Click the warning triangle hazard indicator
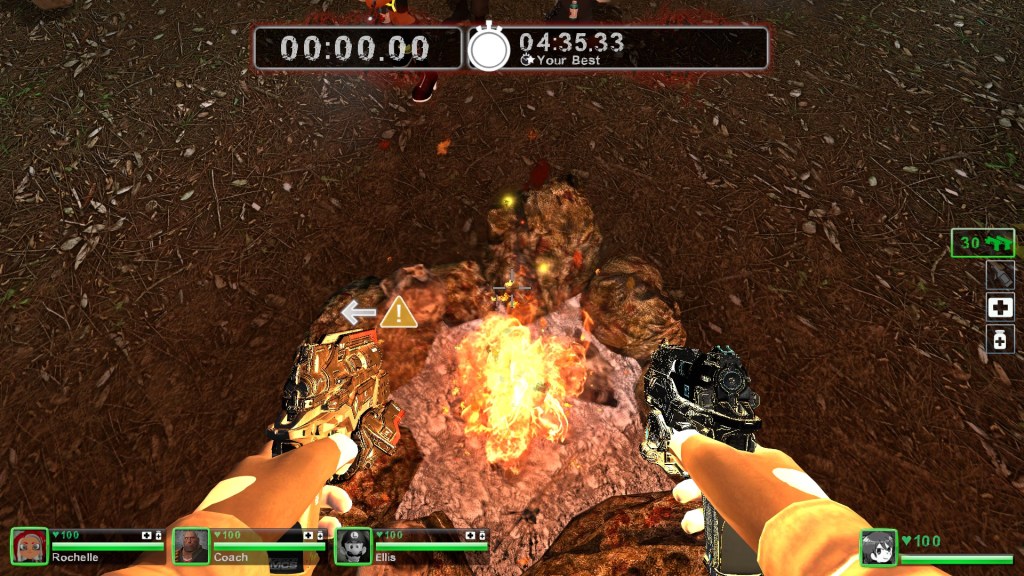This screenshot has height=576, width=1024. pyautogui.click(x=398, y=312)
